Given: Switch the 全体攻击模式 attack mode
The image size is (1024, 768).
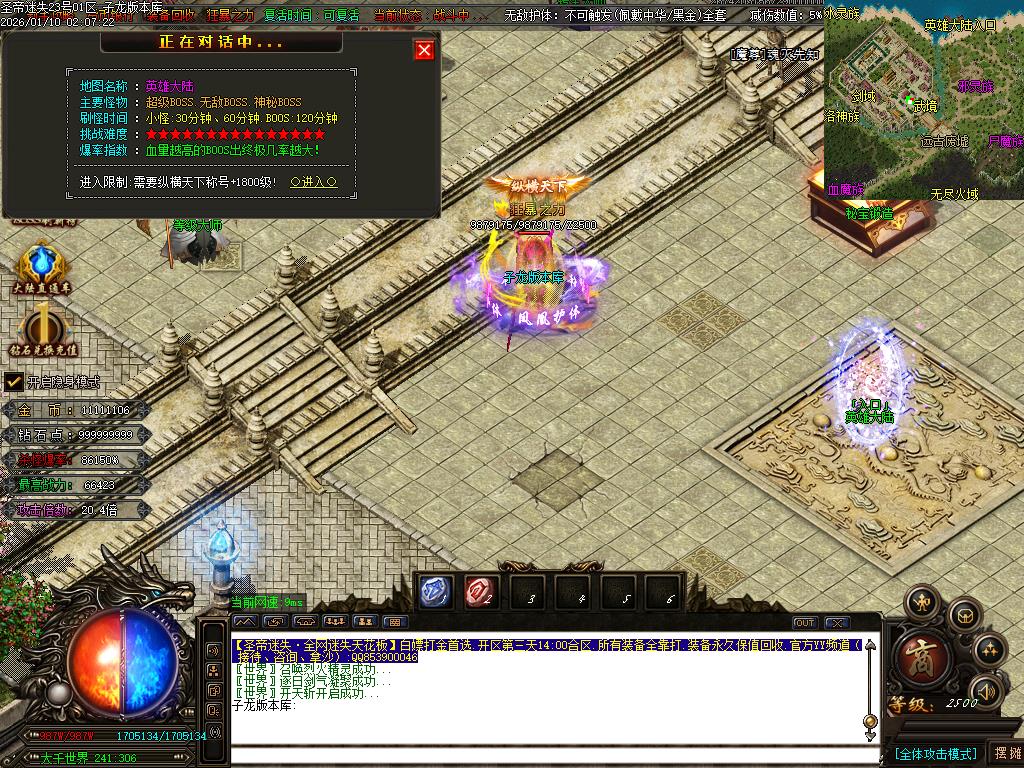Looking at the screenshot, I should pyautogui.click(x=934, y=753).
